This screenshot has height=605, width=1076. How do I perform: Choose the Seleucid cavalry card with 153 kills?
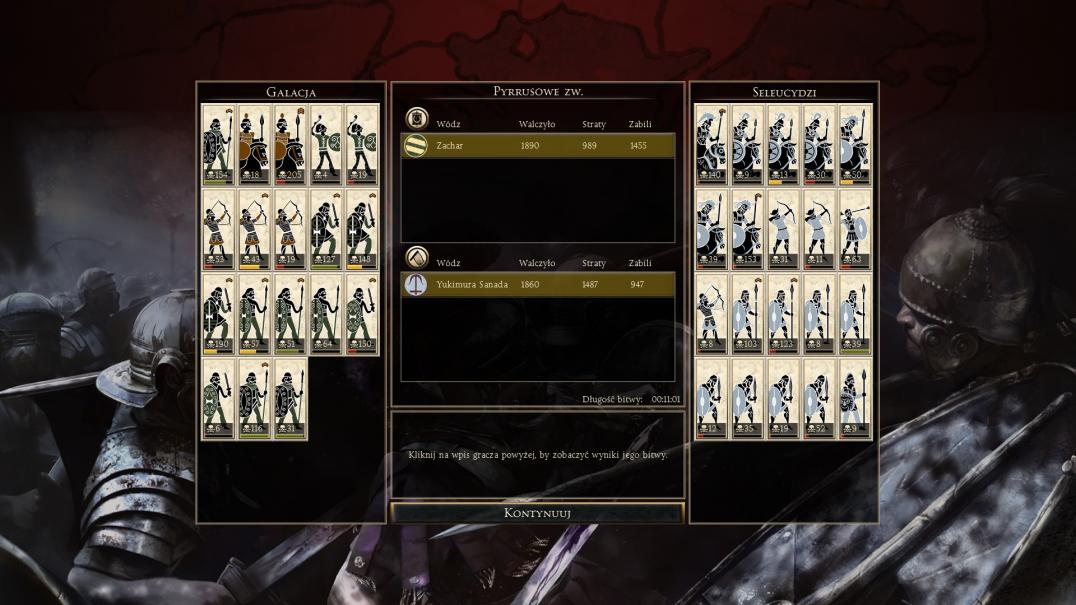(x=747, y=229)
